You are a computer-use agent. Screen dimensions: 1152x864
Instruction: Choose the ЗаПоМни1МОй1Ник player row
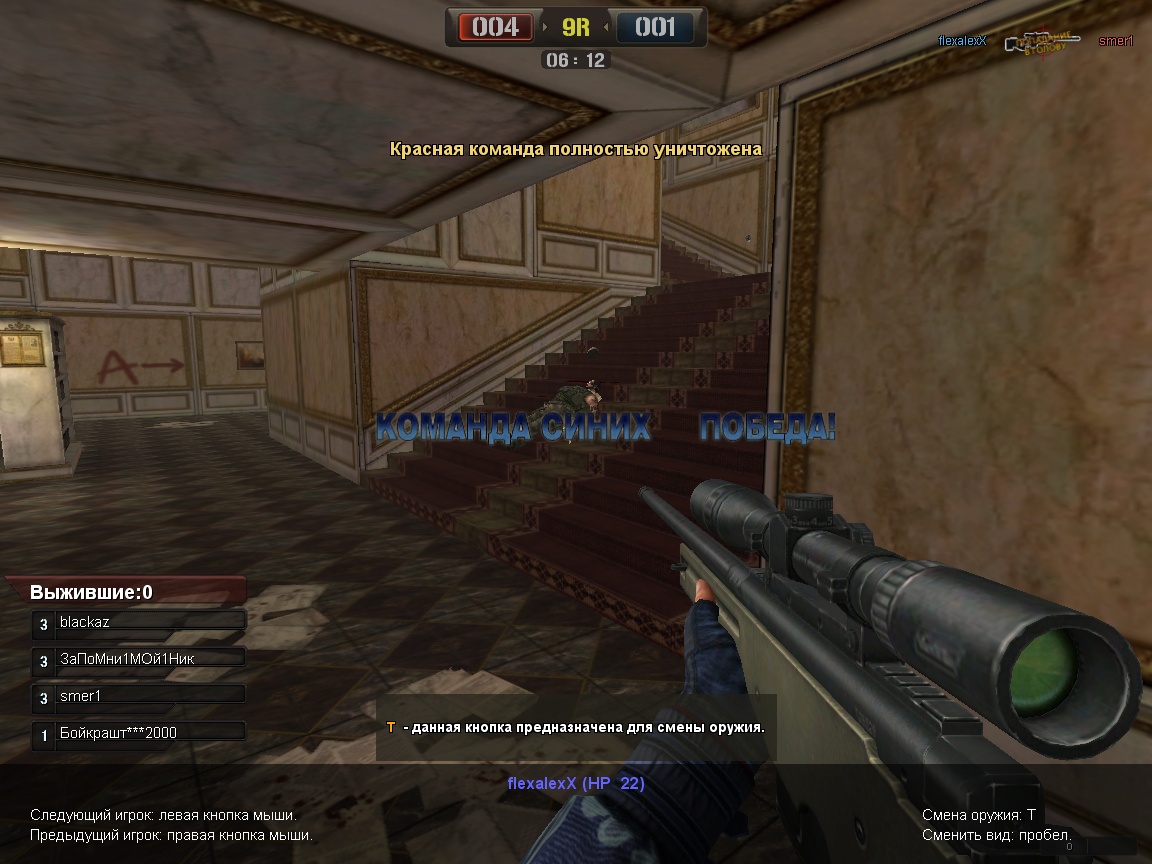(x=139, y=659)
